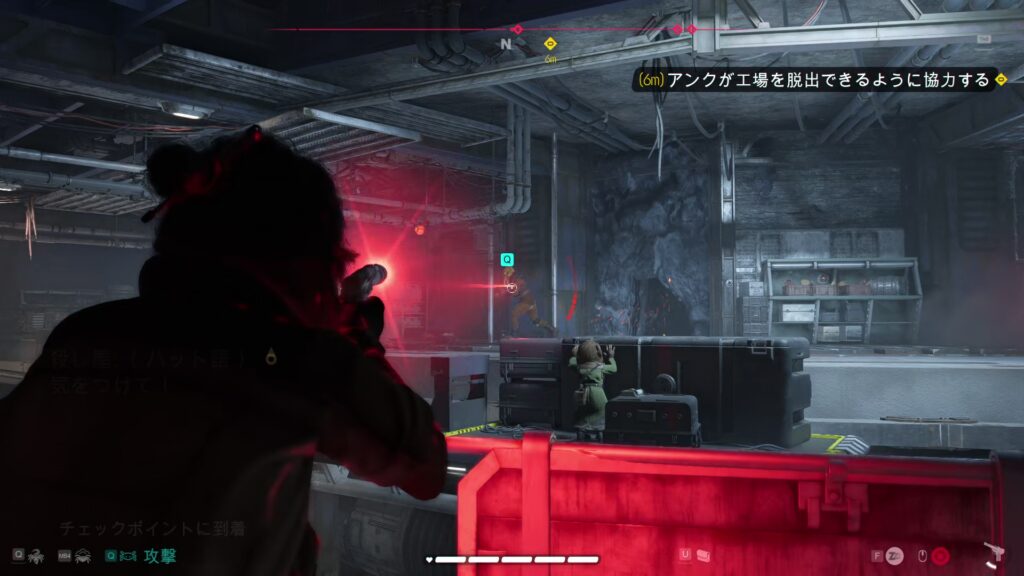
Task: Activate the teal Nix attack command icon
Action: [130, 555]
